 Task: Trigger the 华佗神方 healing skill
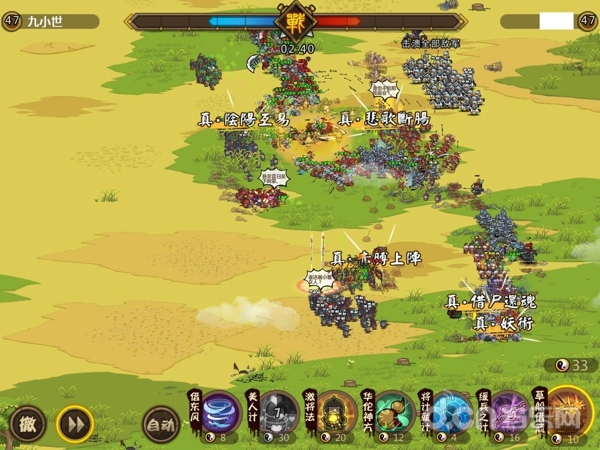pos(394,415)
